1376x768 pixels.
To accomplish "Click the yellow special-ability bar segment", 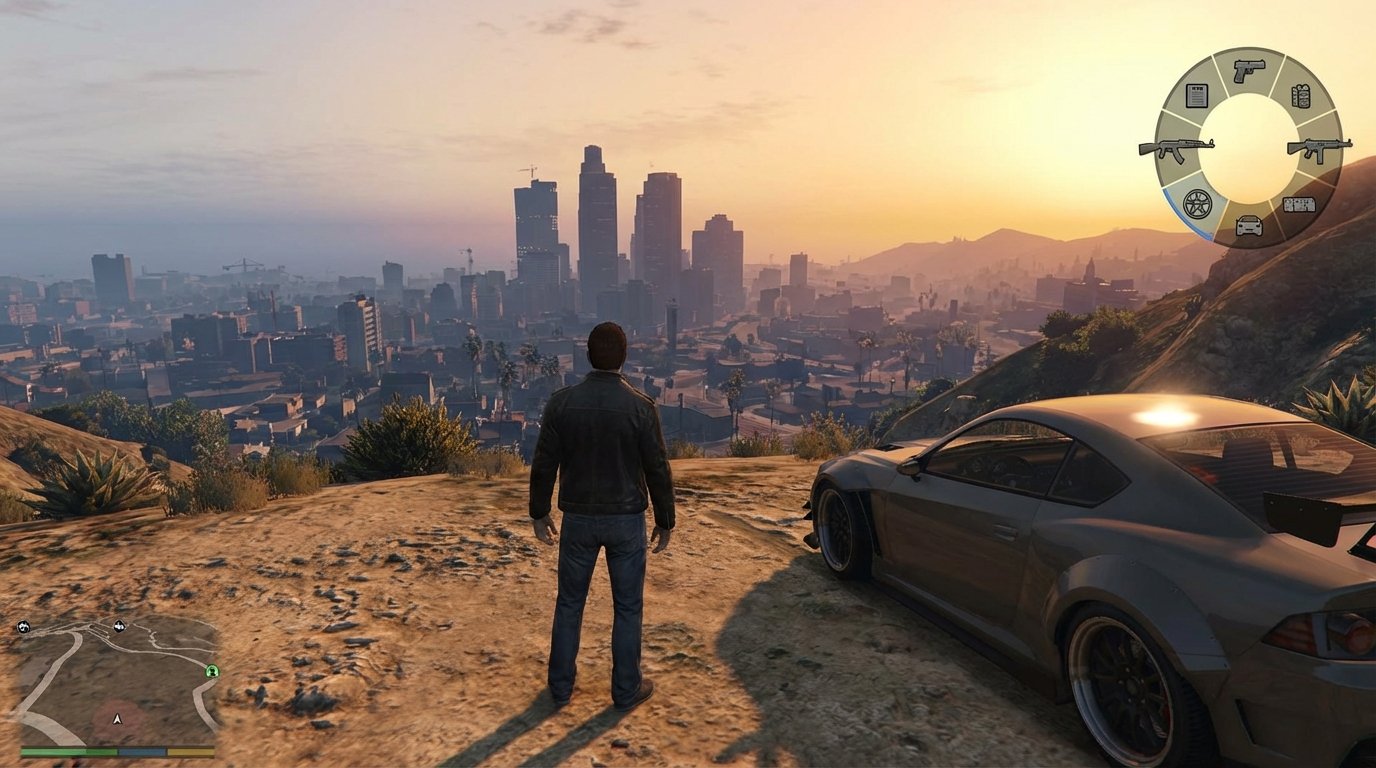I will tap(192, 752).
